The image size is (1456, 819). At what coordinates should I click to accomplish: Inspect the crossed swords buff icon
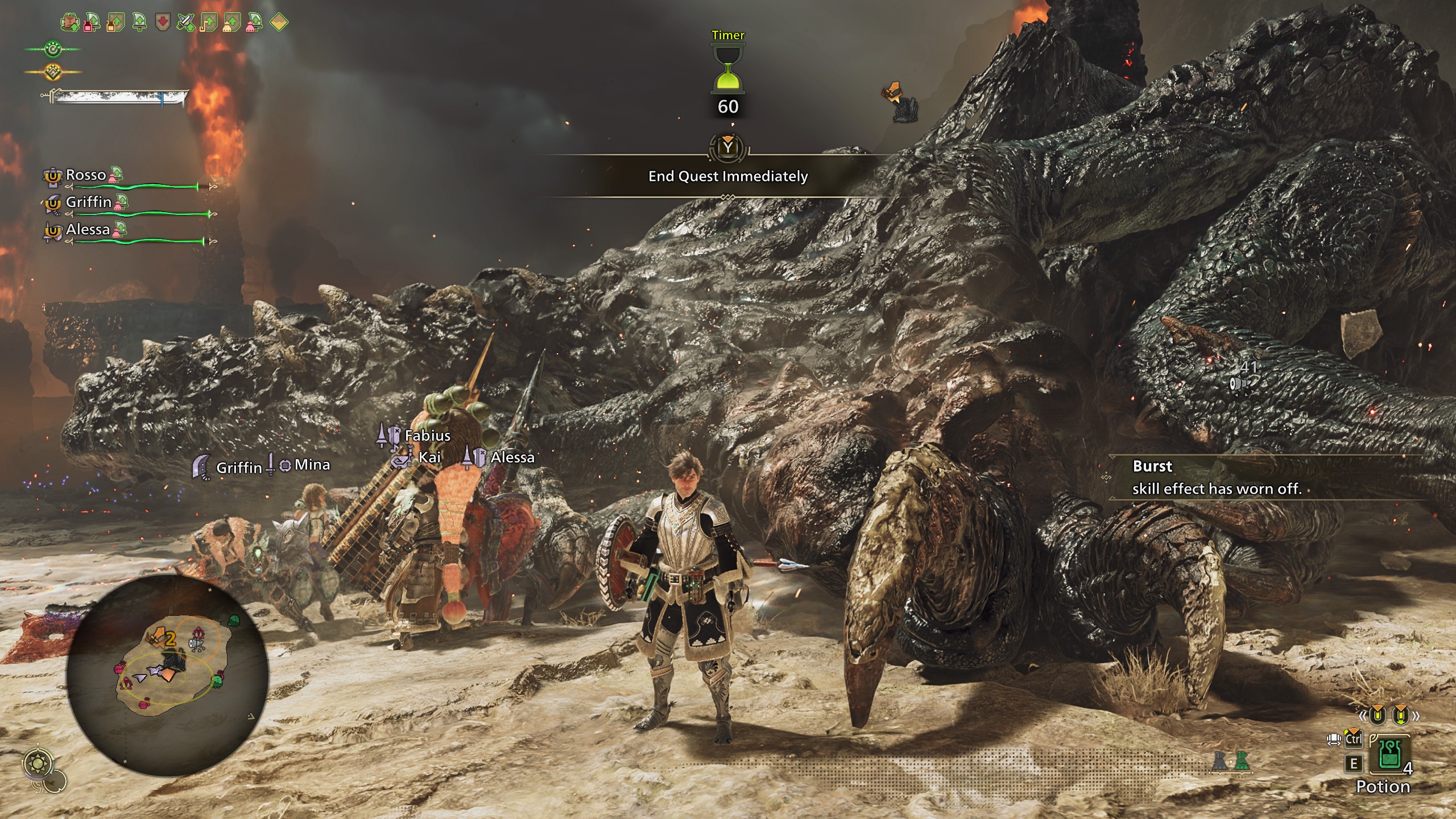(x=185, y=23)
